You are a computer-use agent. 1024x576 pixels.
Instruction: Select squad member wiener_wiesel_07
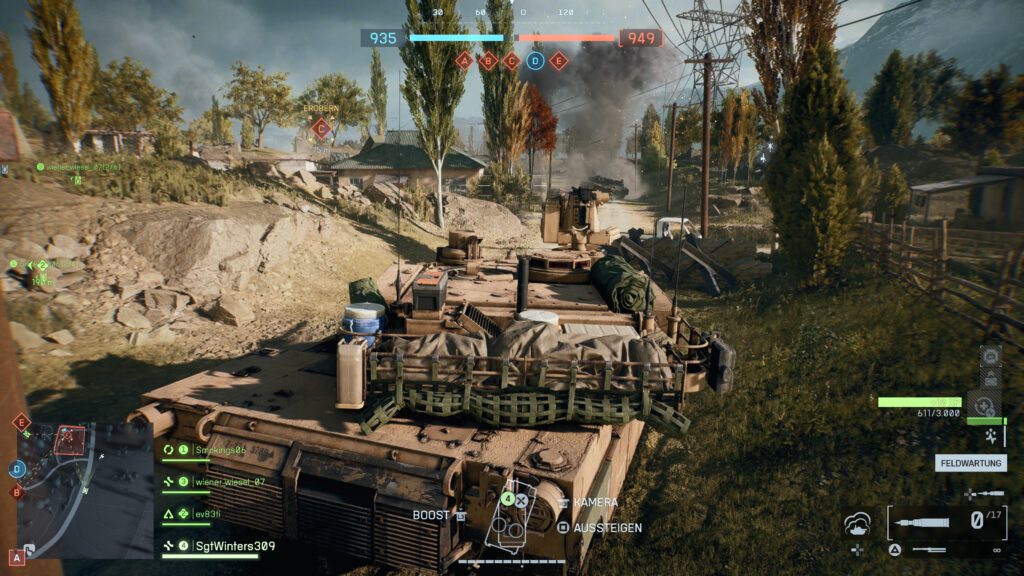coord(229,482)
